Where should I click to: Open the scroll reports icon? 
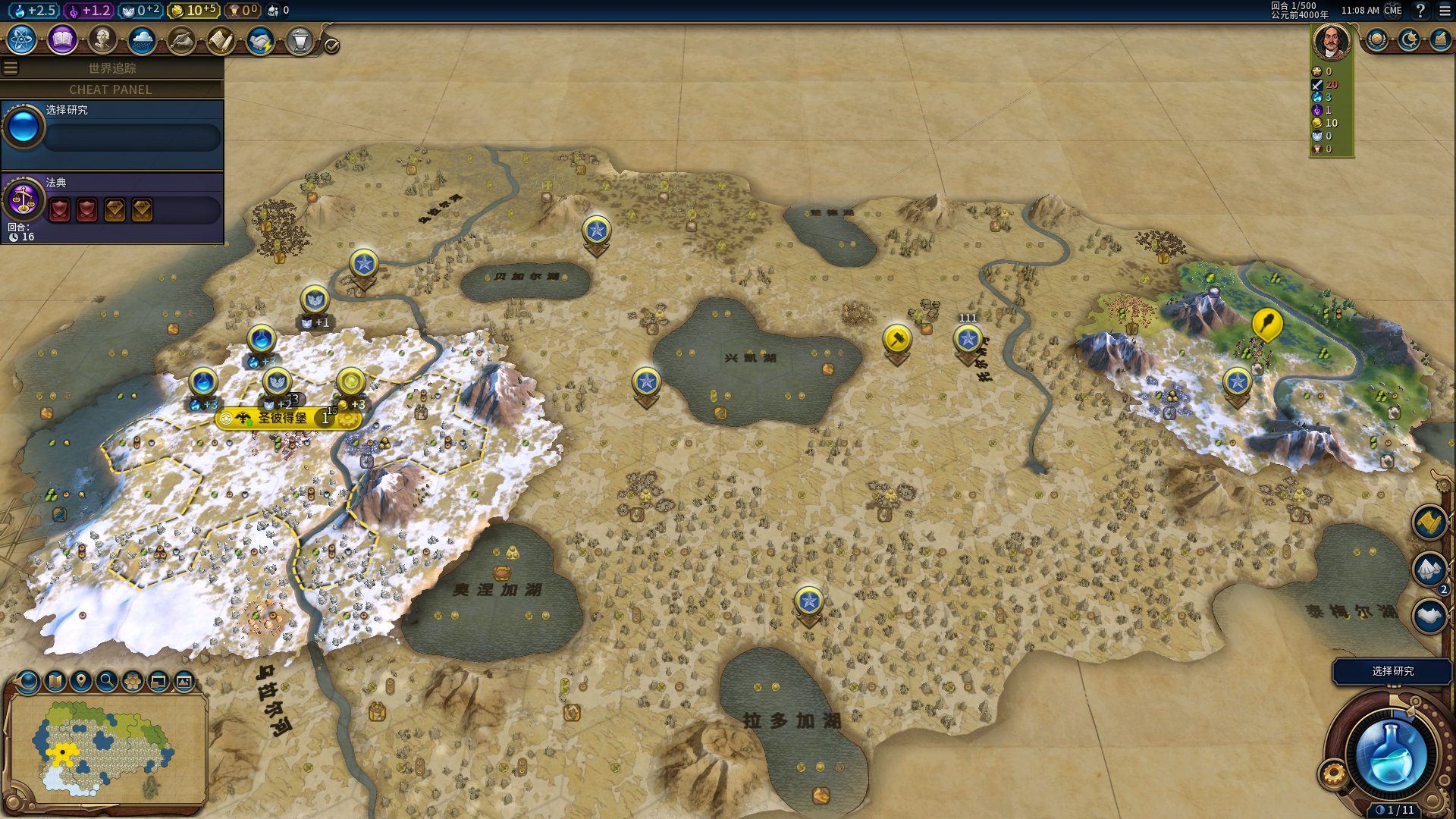[x=221, y=40]
